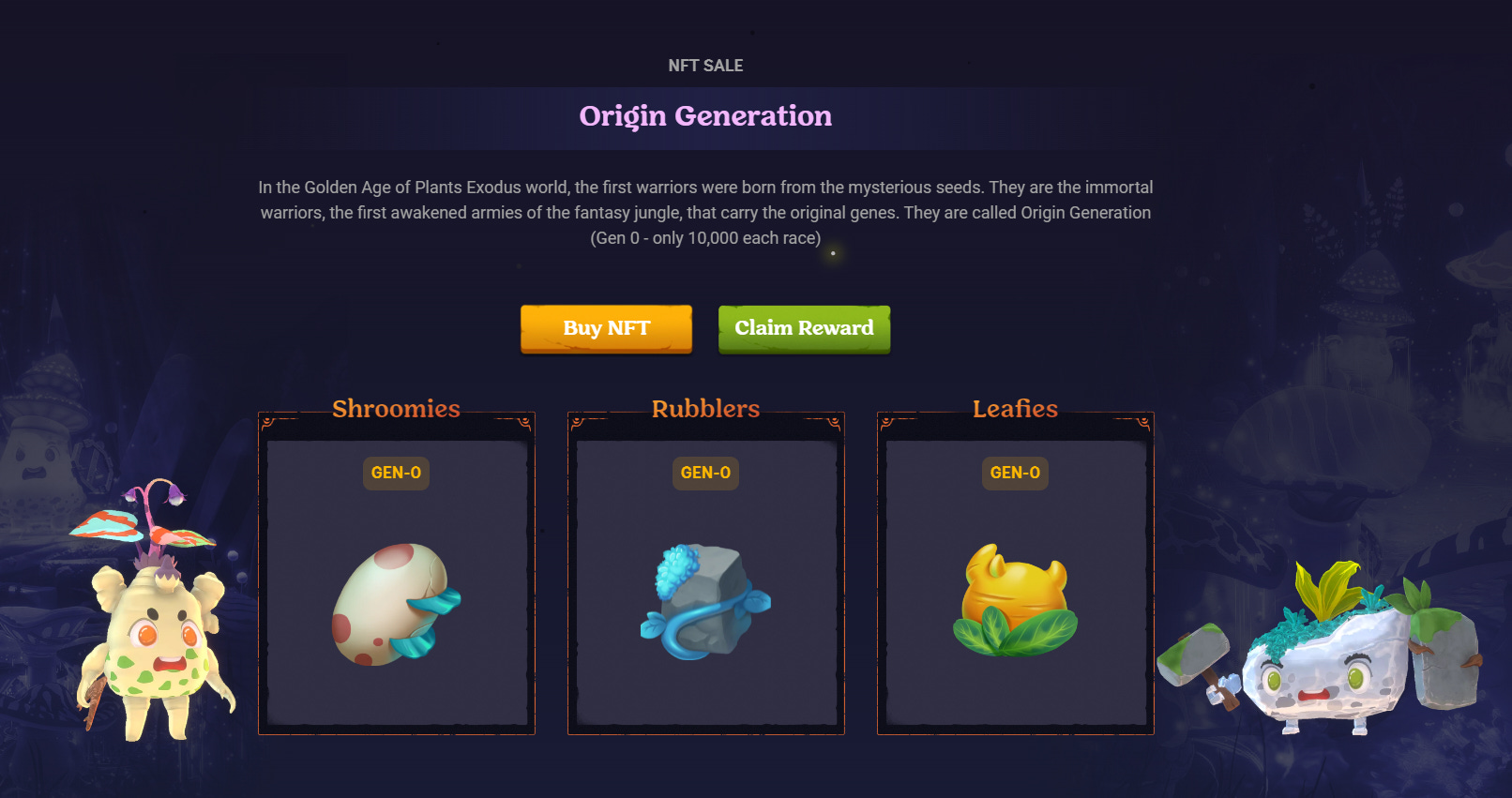Click the Origin Generation heading
This screenshot has height=798, width=1512.
click(x=705, y=115)
